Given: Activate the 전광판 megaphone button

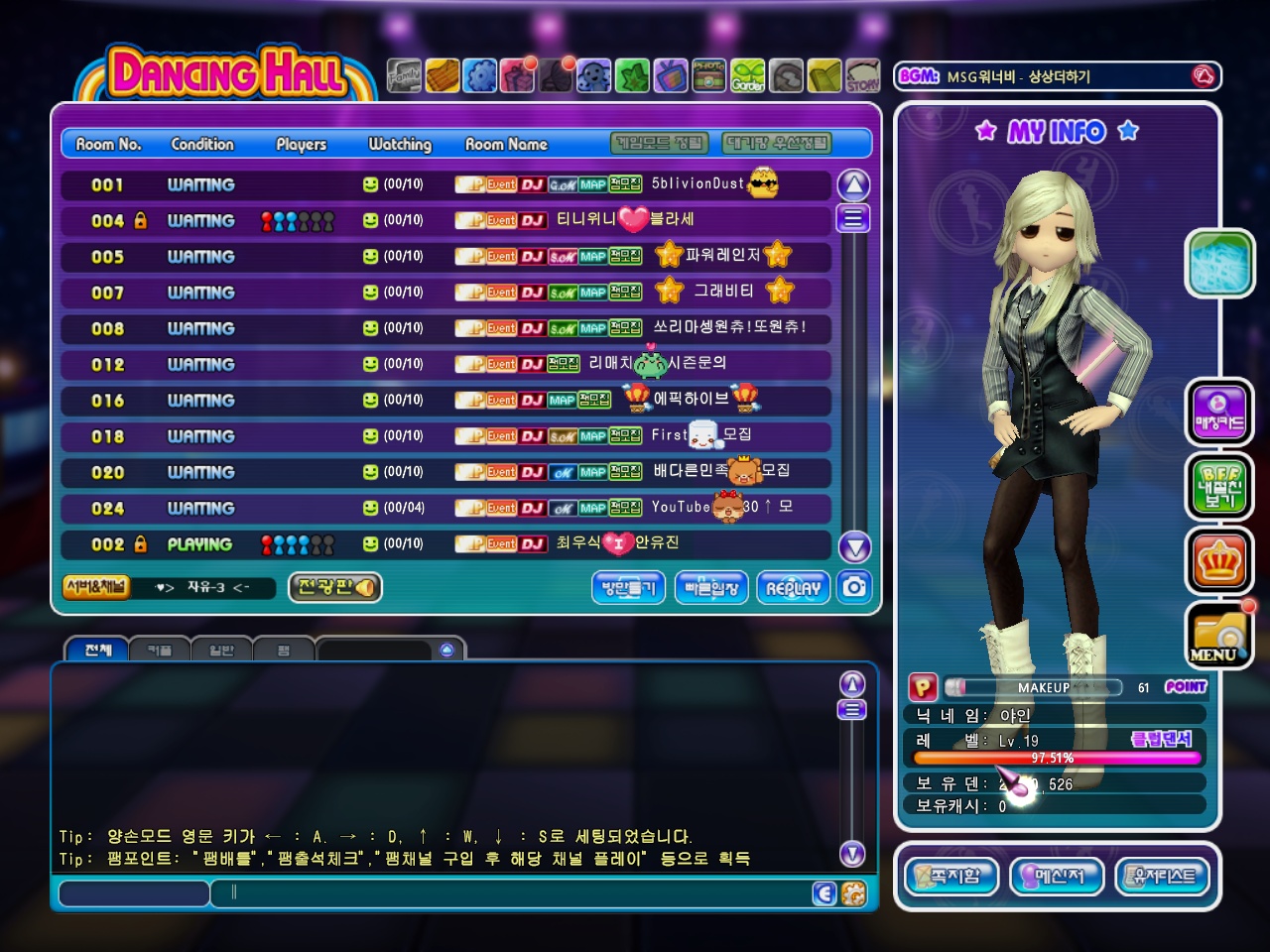Looking at the screenshot, I should point(335,587).
